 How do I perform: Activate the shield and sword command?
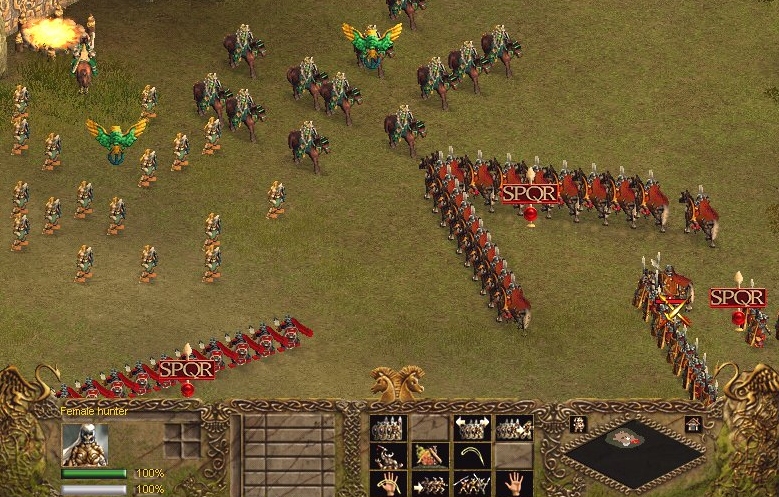[429, 456]
